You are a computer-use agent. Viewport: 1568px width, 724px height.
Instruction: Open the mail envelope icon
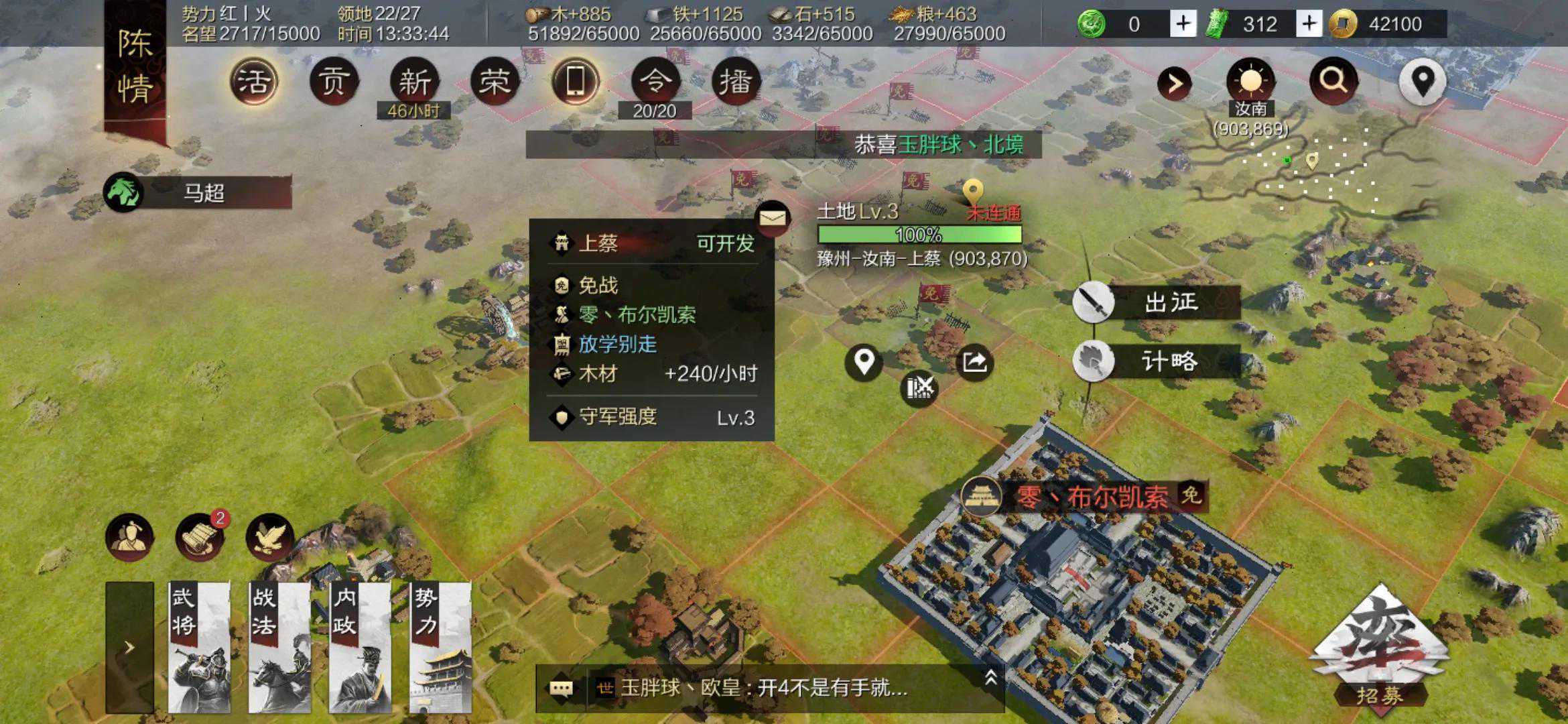tap(773, 218)
